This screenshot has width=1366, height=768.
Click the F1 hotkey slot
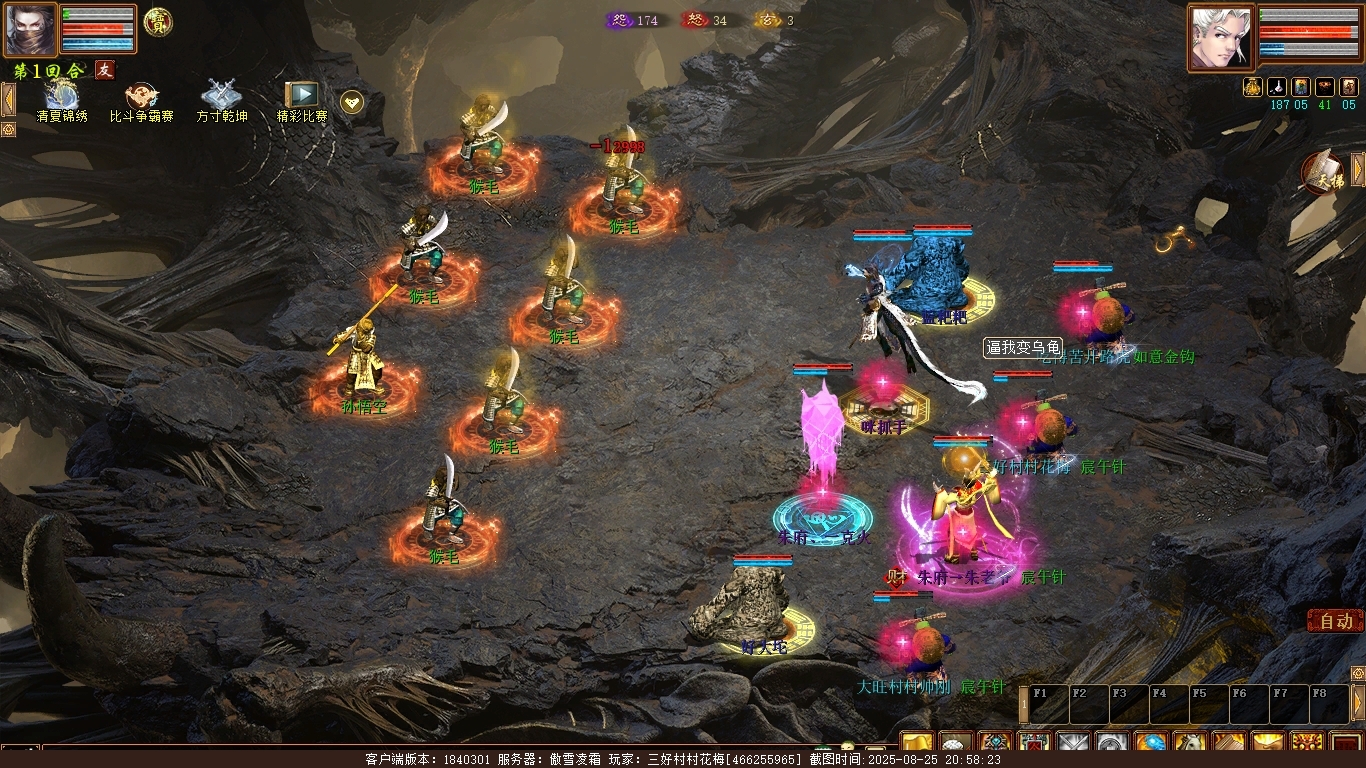click(1049, 704)
